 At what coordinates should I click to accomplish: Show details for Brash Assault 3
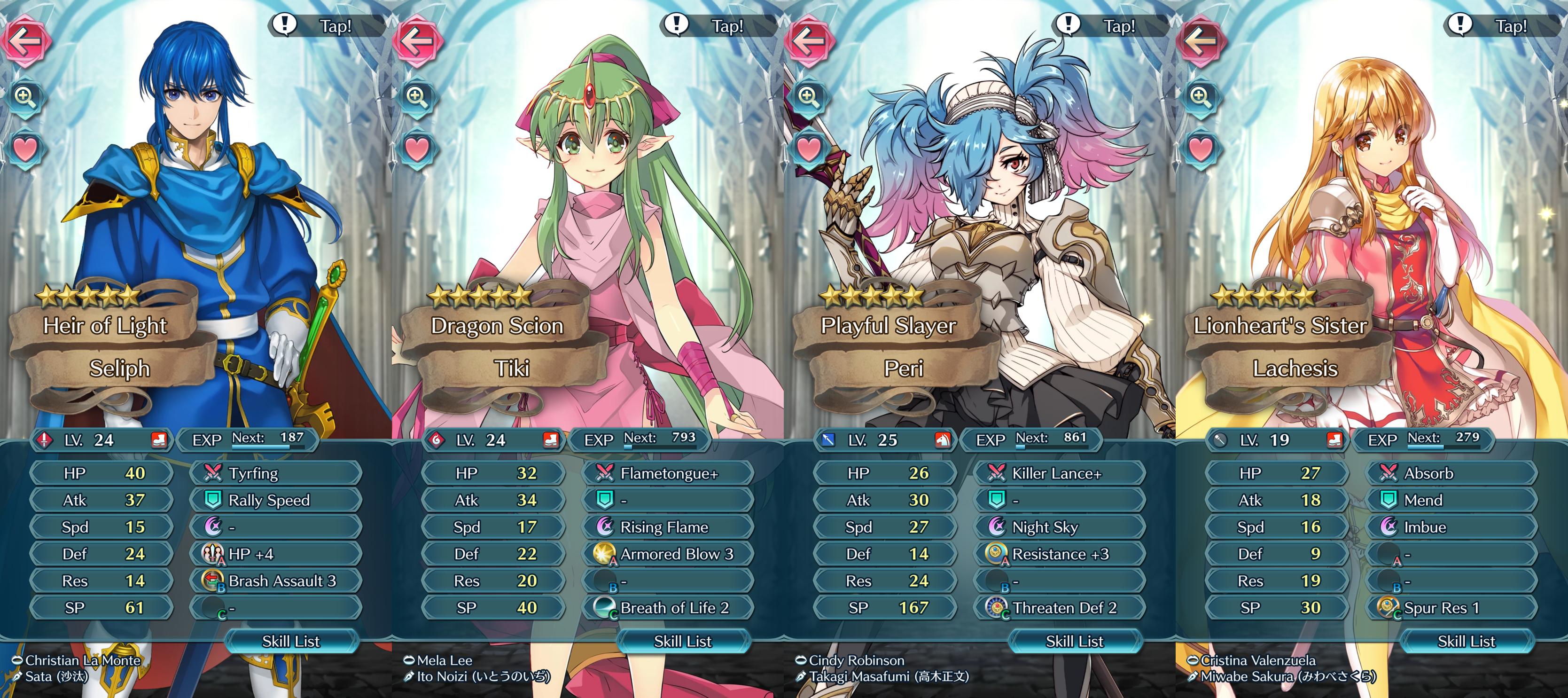[276, 581]
